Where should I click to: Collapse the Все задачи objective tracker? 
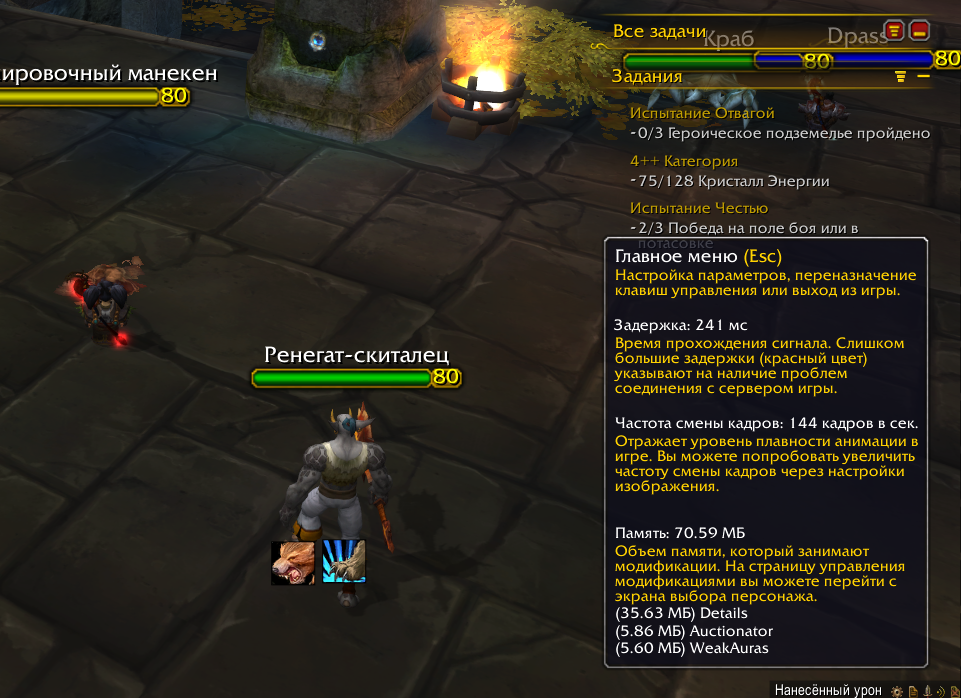(x=918, y=31)
